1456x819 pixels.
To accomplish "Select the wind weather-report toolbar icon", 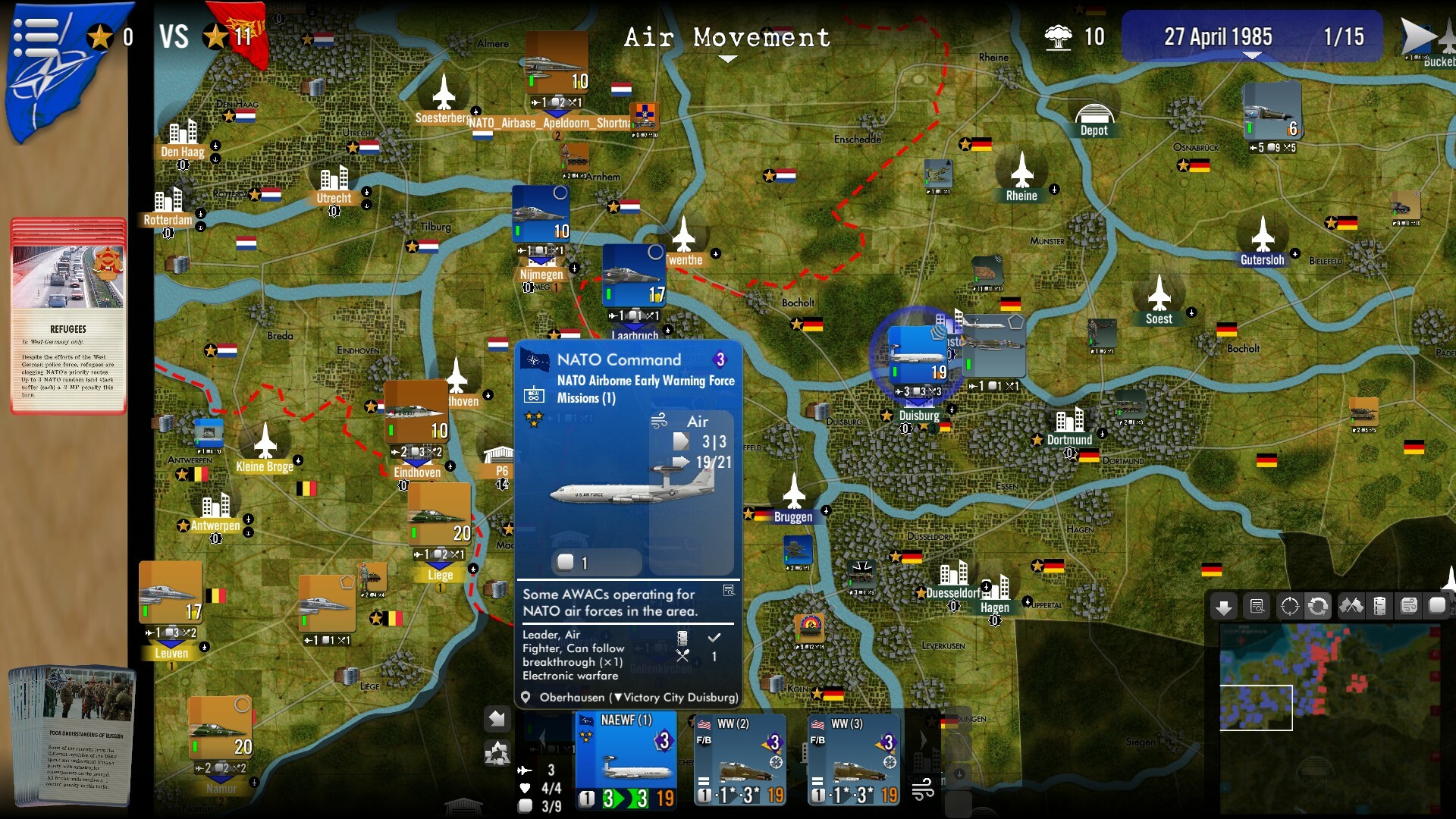I will pos(1409,606).
